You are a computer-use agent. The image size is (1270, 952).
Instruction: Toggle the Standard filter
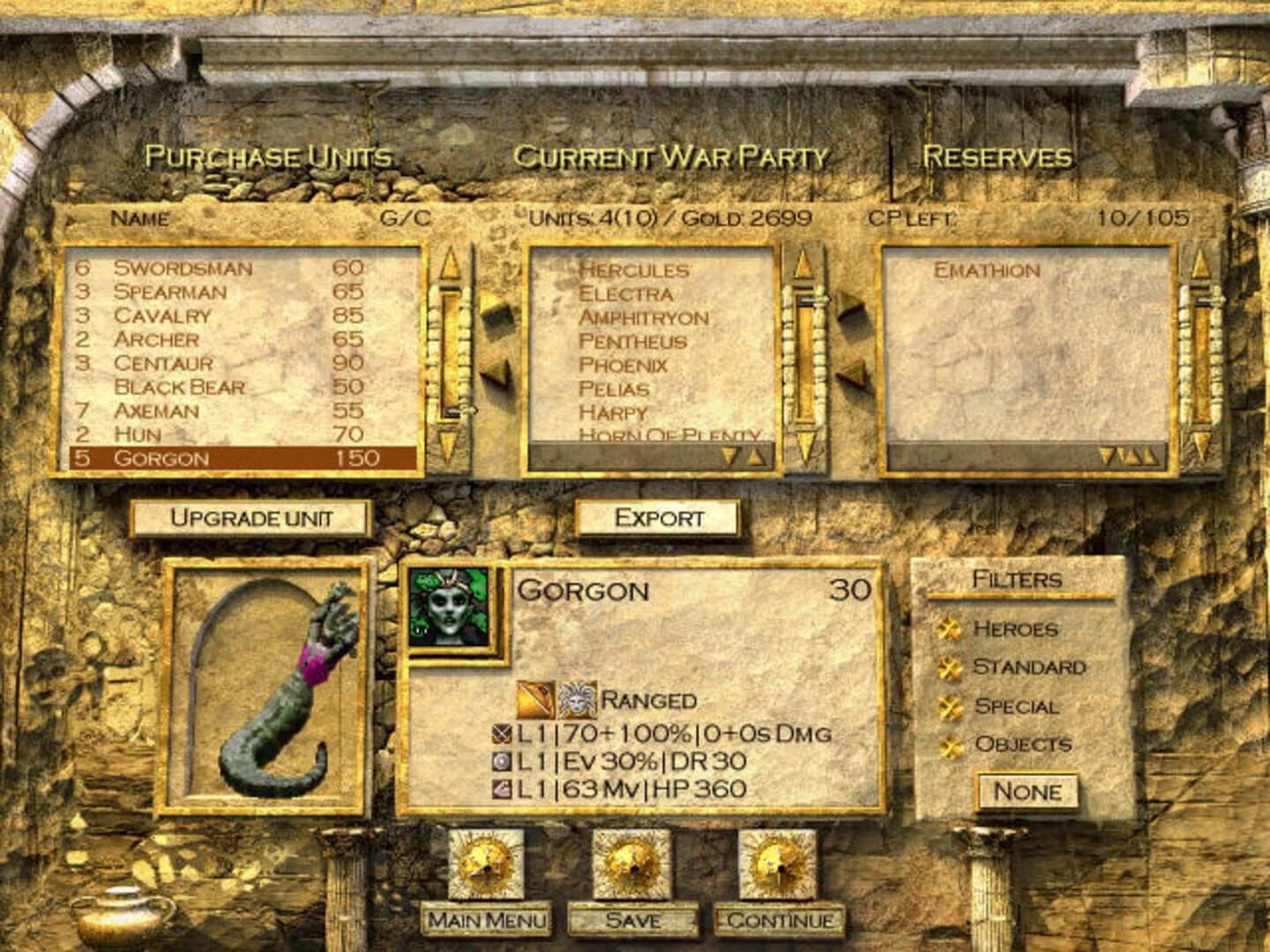pos(951,667)
